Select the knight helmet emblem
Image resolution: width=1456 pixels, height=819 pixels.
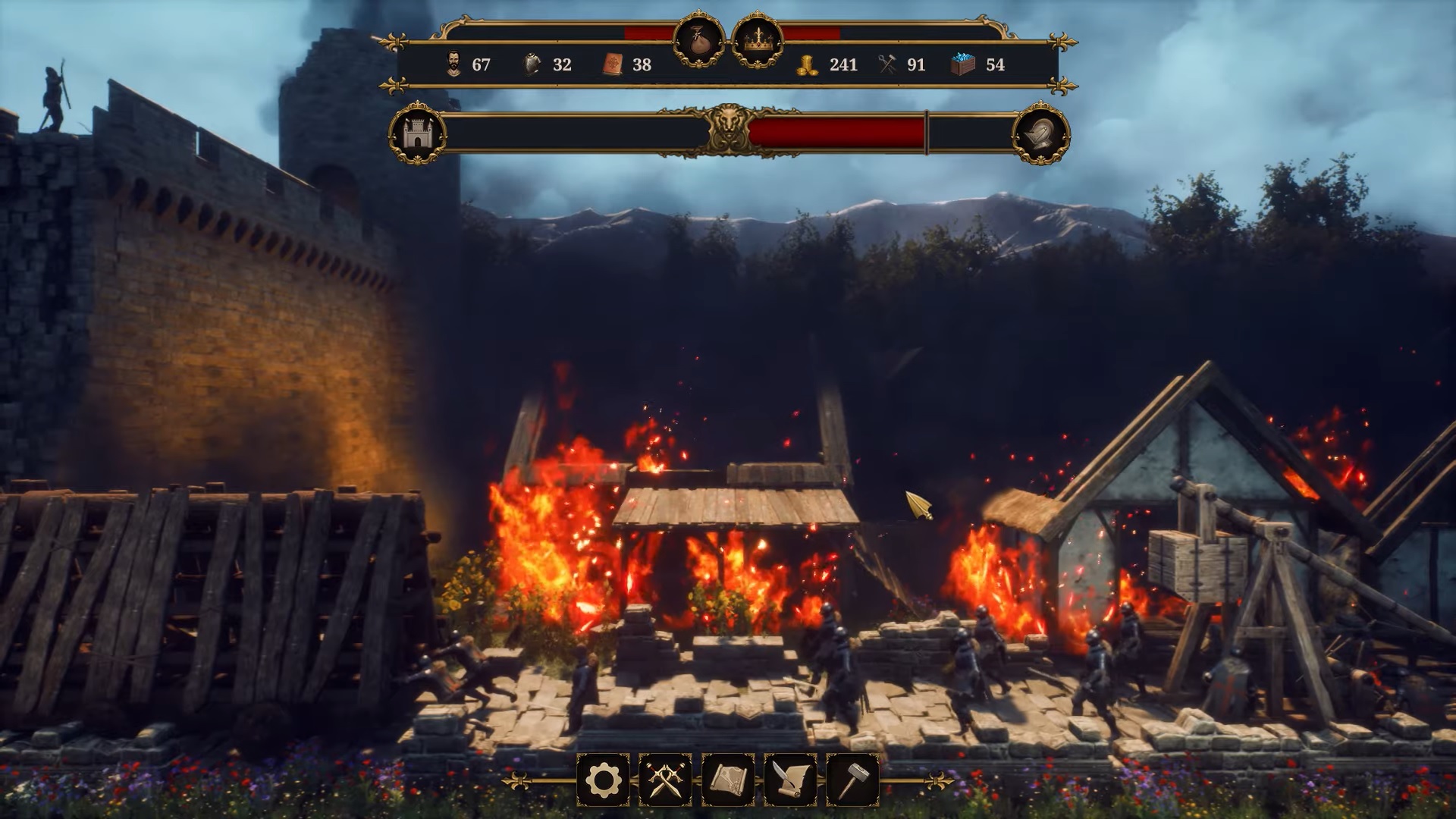pos(1040,134)
